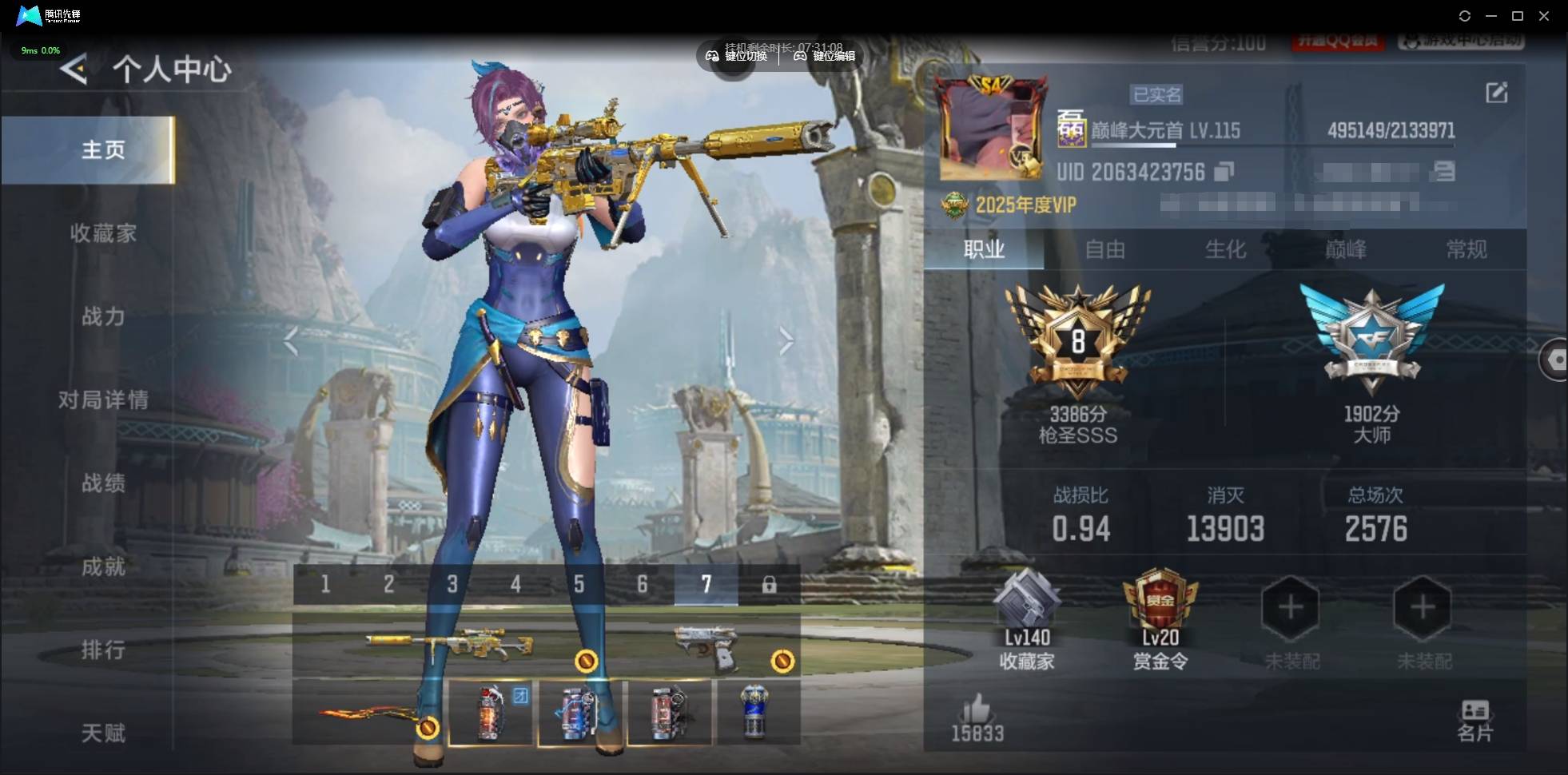Switch to the 生化 stats tab
Image resolution: width=1568 pixels, height=775 pixels.
(1225, 250)
